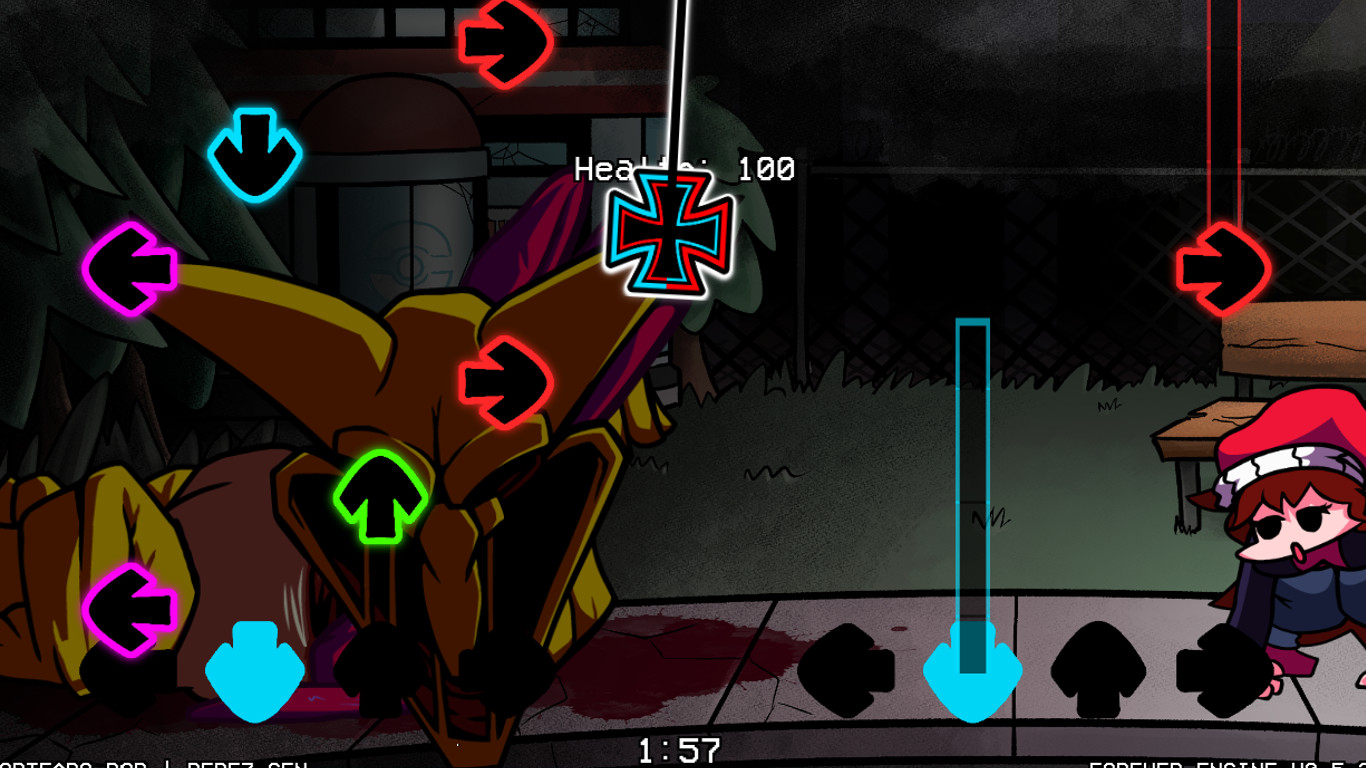Click the red right arrow beside the monster's head
This screenshot has width=1366, height=768.
(x=503, y=381)
